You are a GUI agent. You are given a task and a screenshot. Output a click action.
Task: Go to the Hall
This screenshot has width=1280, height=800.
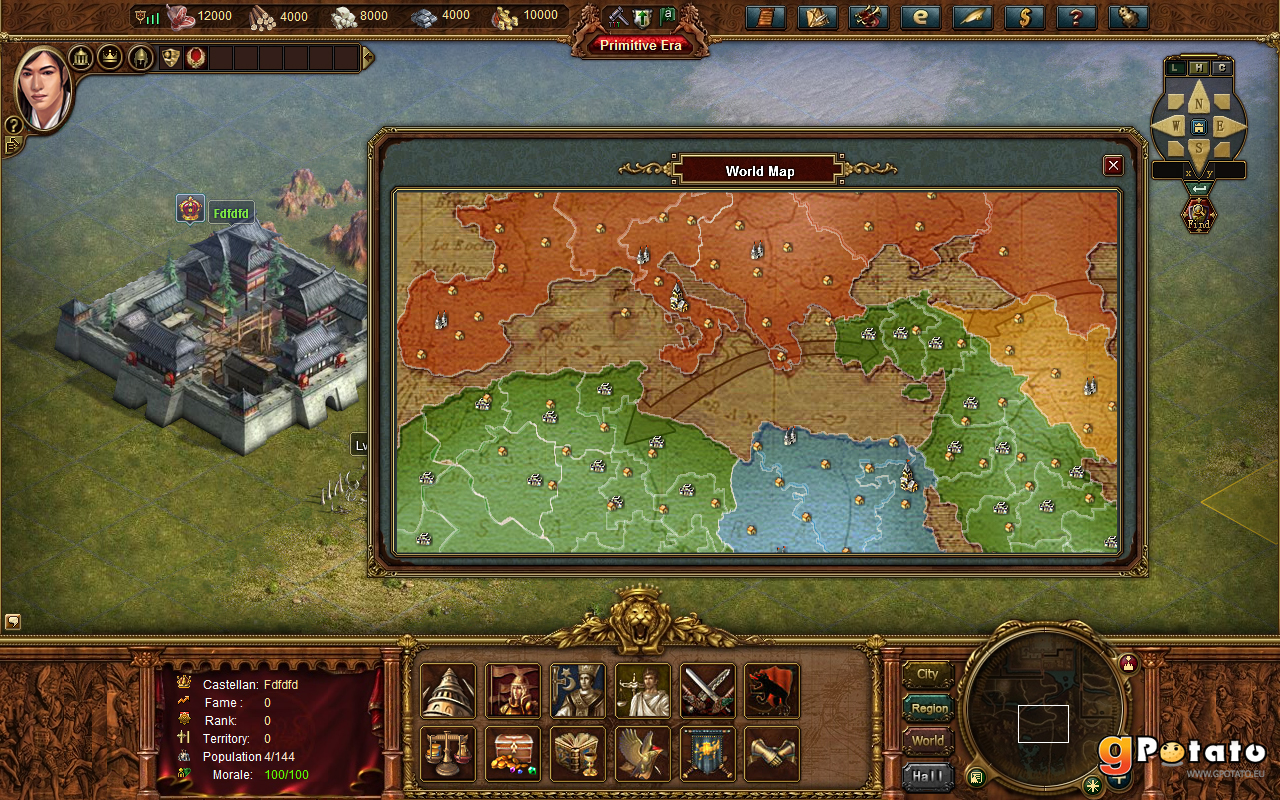[x=927, y=775]
